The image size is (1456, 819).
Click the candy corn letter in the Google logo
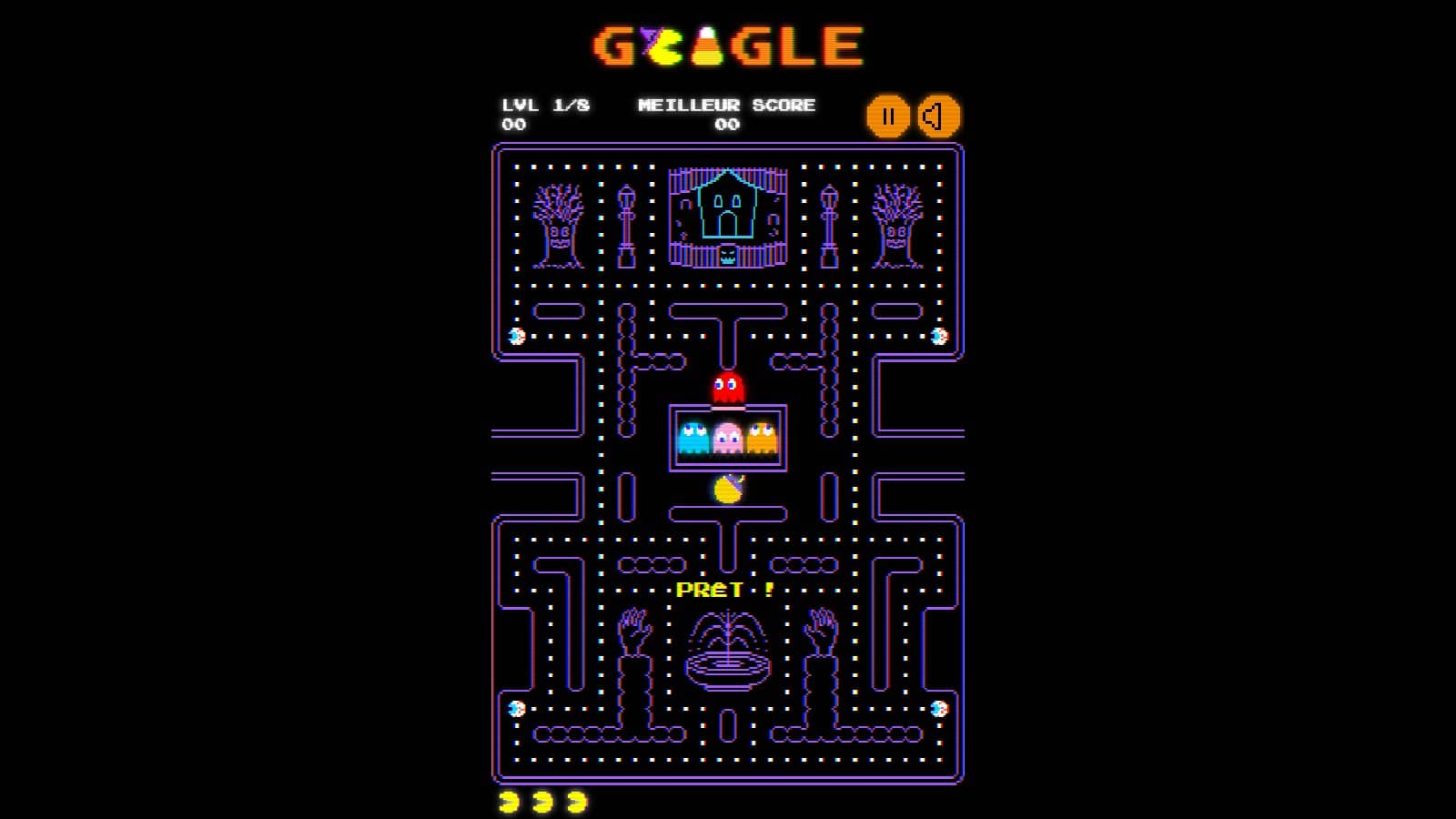pyautogui.click(x=711, y=45)
